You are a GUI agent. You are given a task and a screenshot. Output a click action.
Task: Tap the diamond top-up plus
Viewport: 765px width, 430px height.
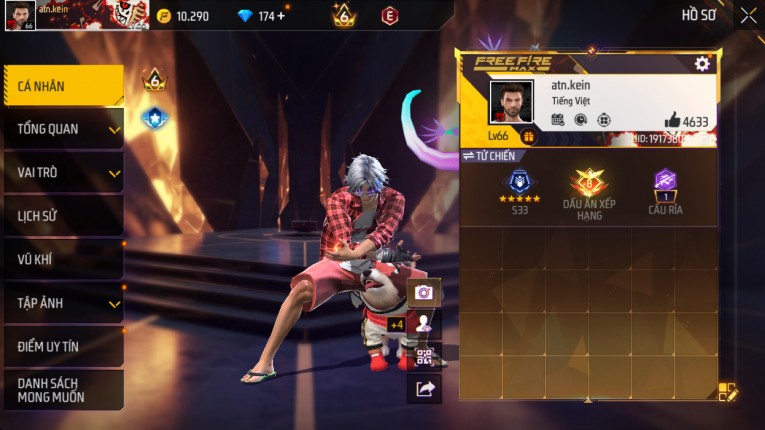[x=280, y=16]
